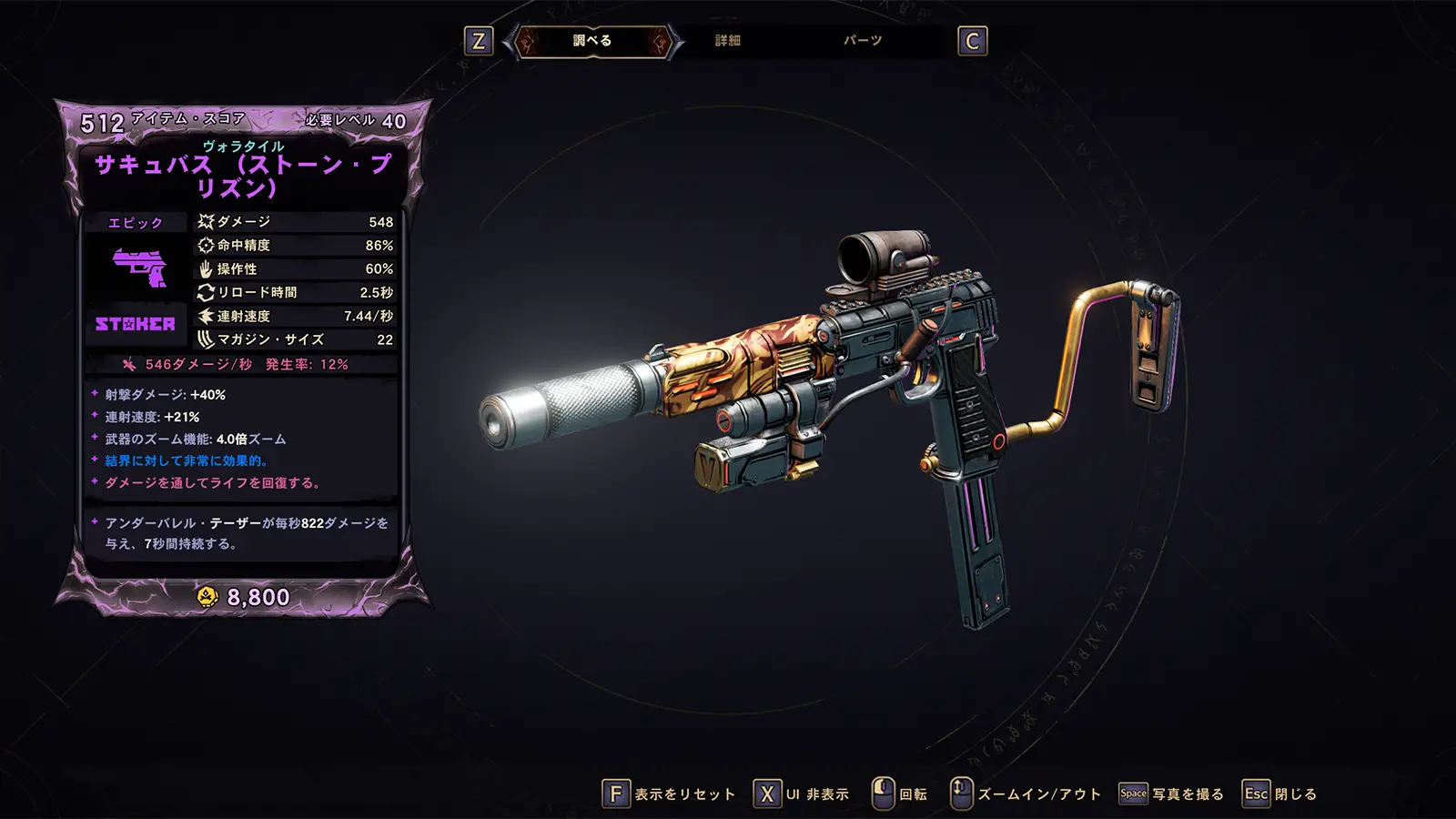Viewport: 1456px width, 819px height.
Task: Open the パーツ parts tab
Action: (863, 41)
